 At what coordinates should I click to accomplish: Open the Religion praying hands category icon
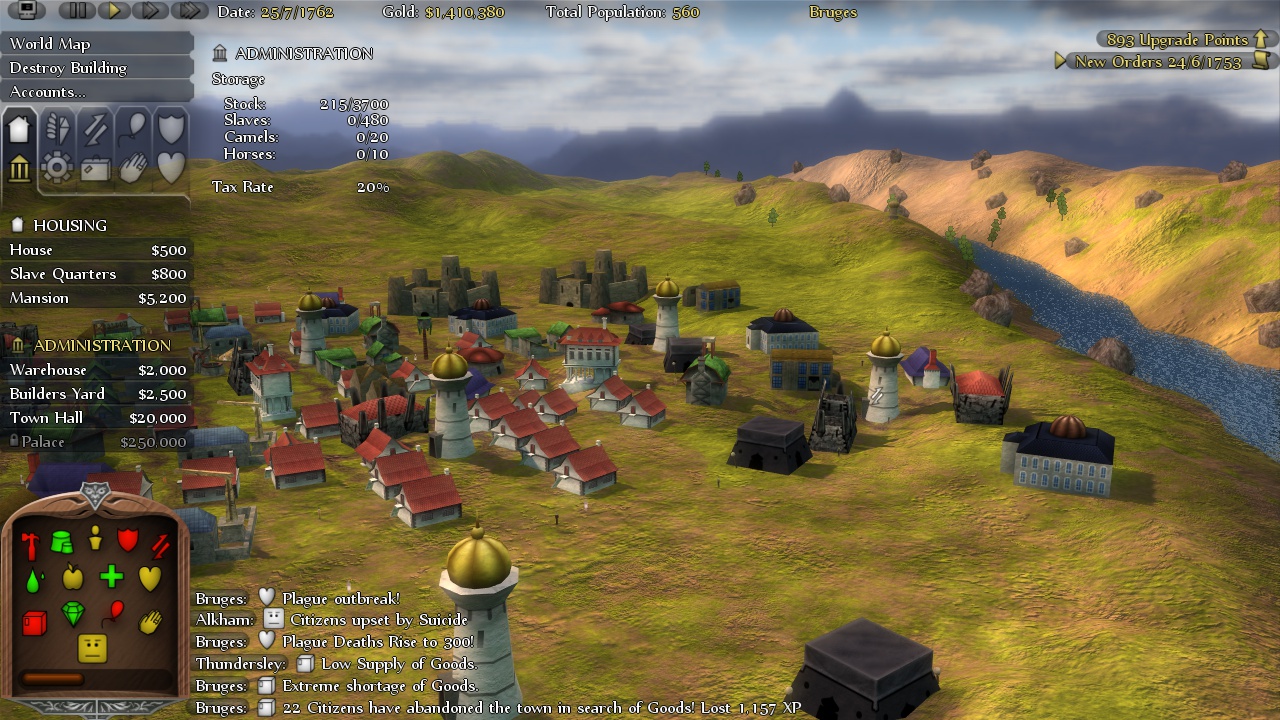pyautogui.click(x=133, y=168)
